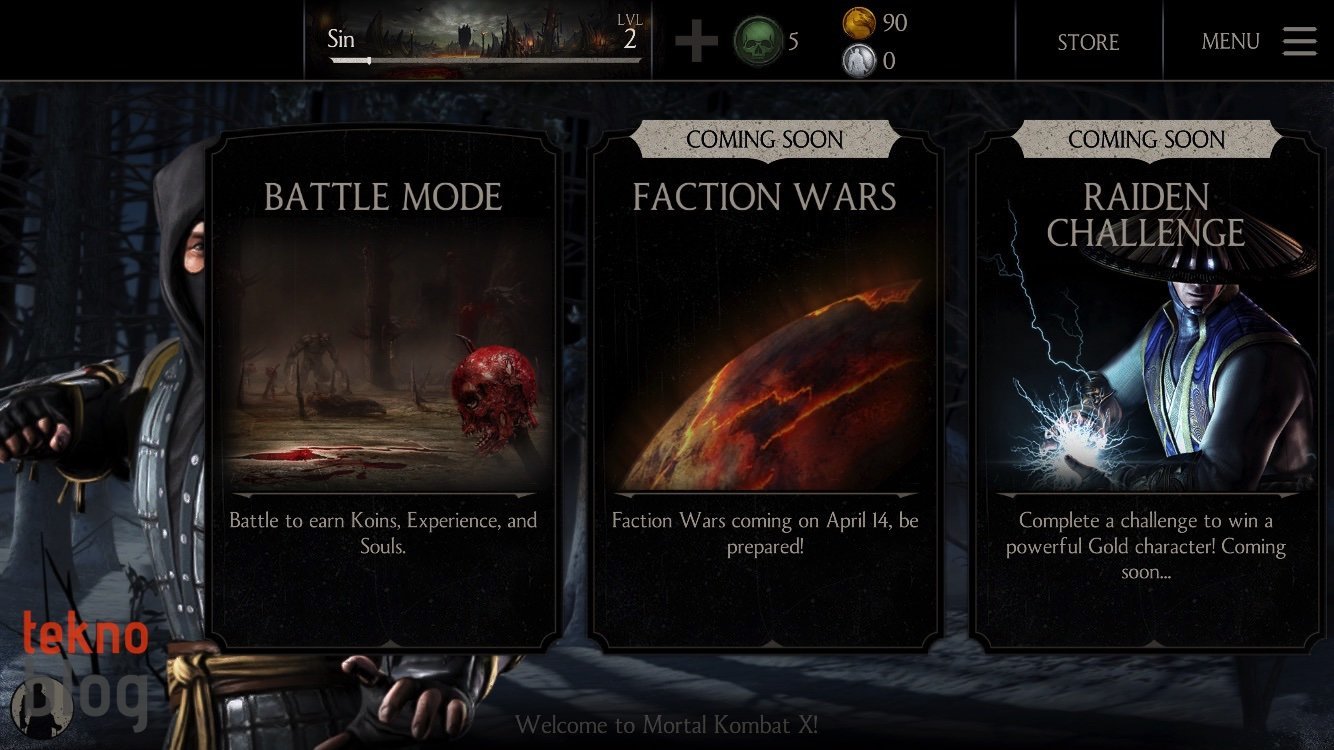Image resolution: width=1334 pixels, height=750 pixels.
Task: Click the teknoblog watermark logo
Action: tap(85, 665)
